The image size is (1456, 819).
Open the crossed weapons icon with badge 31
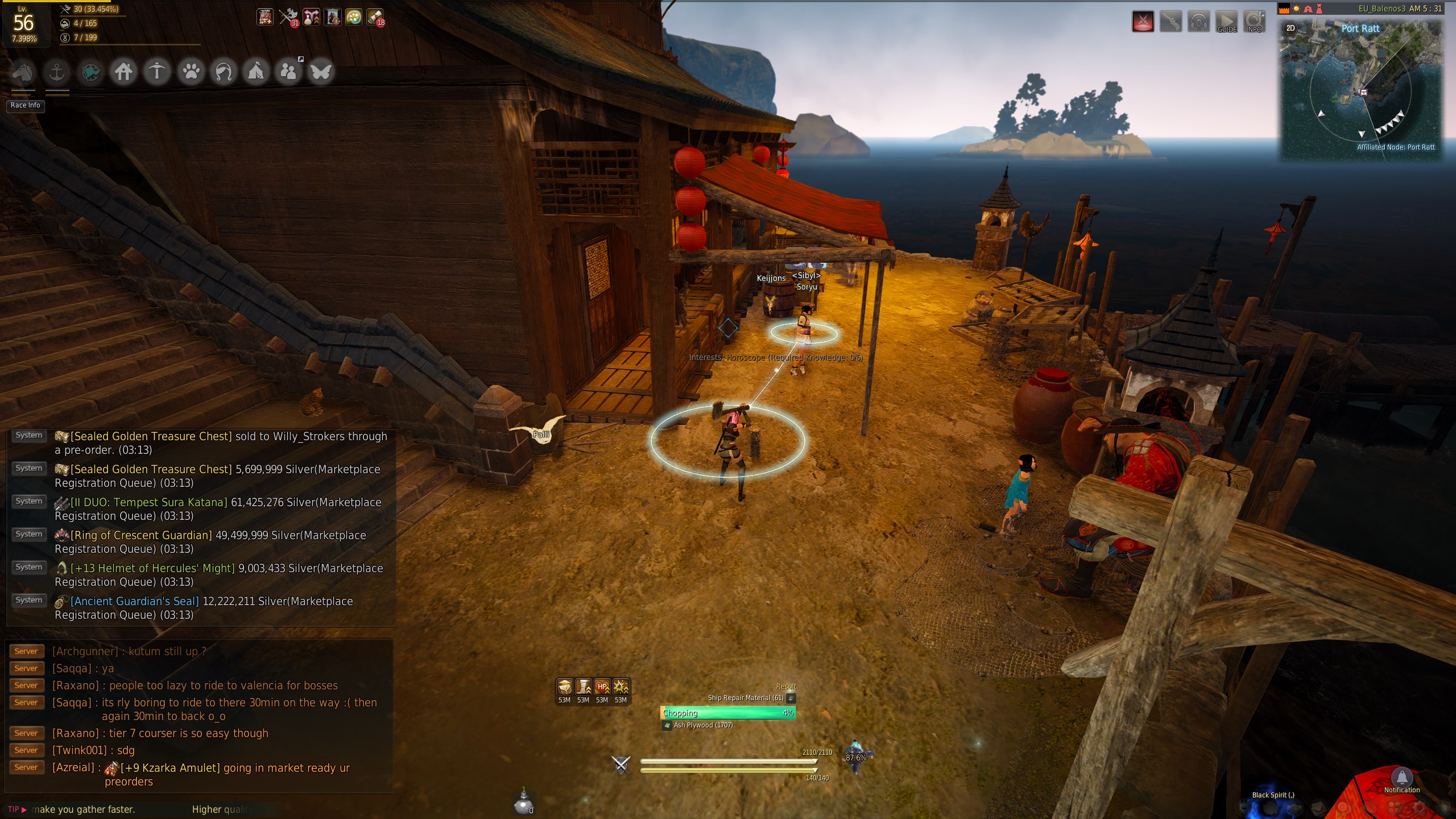pyautogui.click(x=288, y=17)
